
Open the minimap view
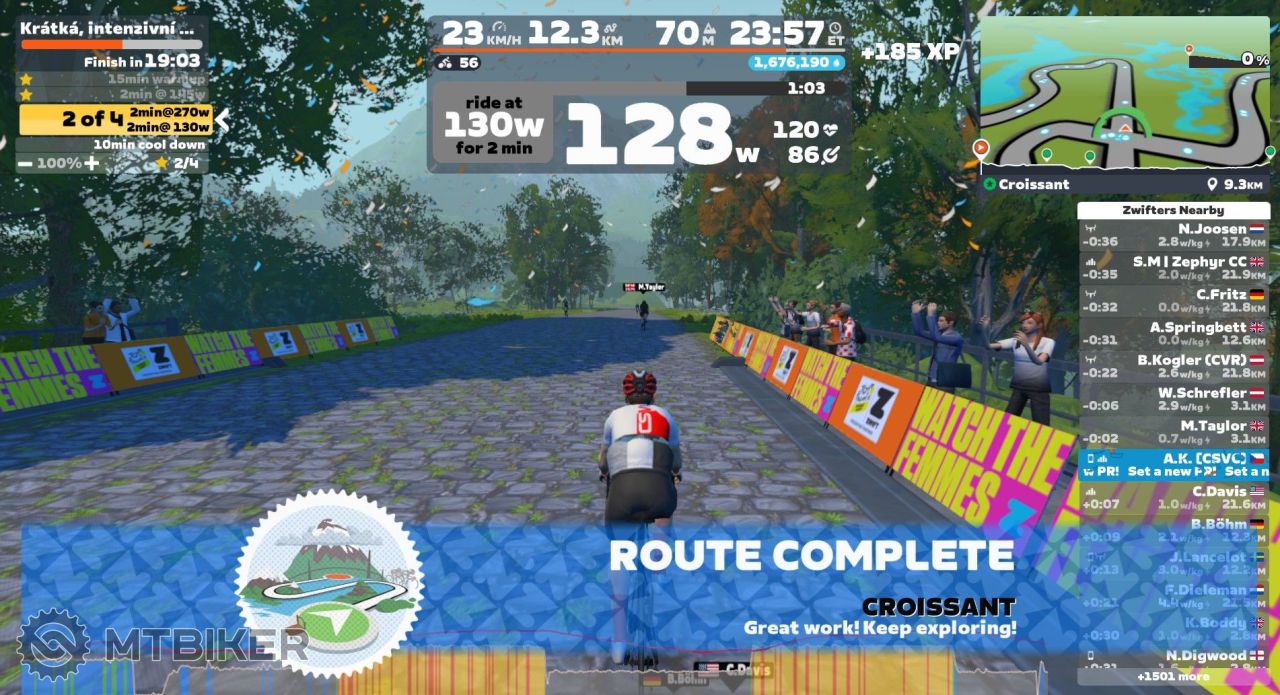pyautogui.click(x=1124, y=94)
